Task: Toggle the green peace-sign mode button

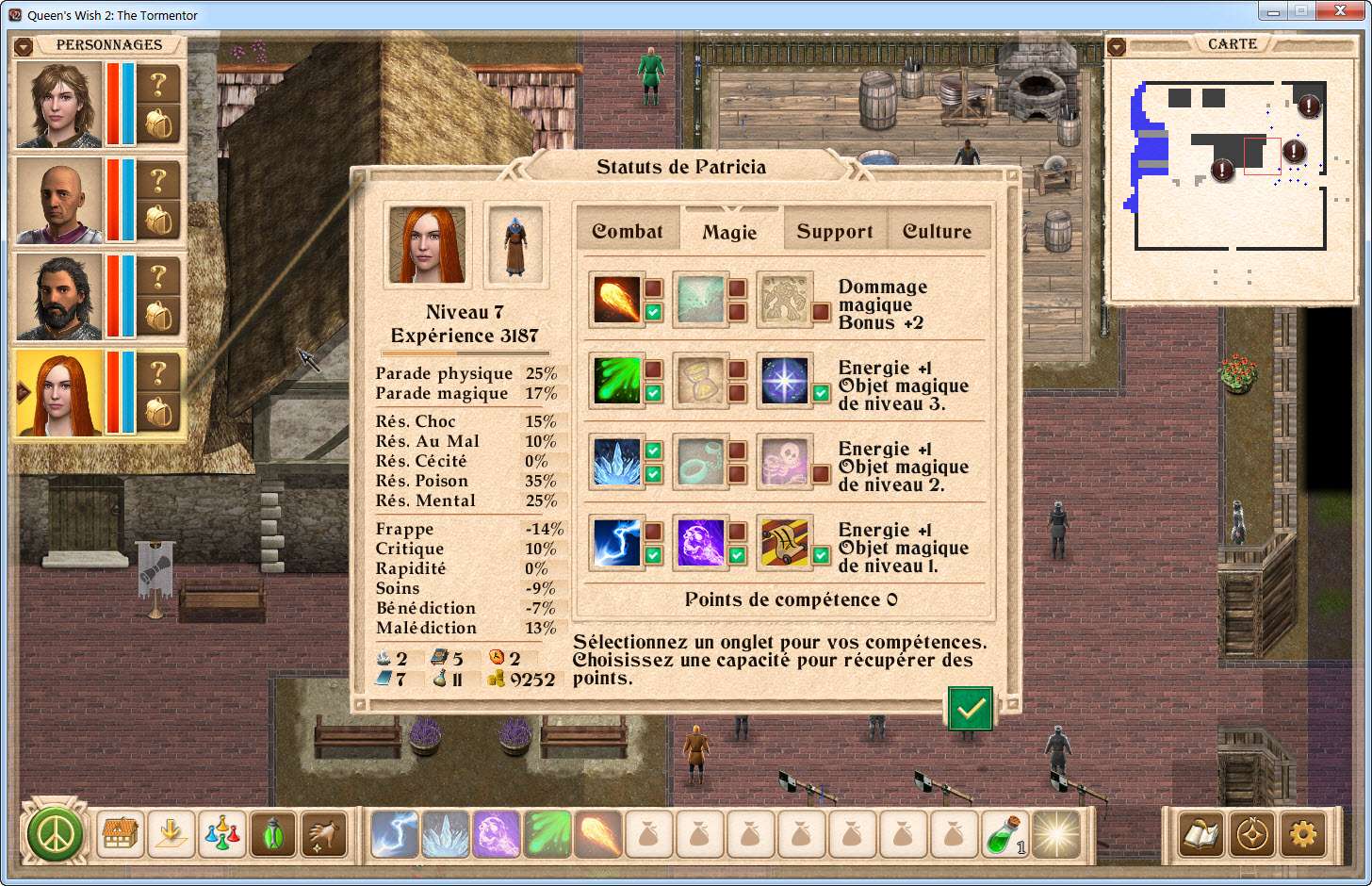Action: 55,834
